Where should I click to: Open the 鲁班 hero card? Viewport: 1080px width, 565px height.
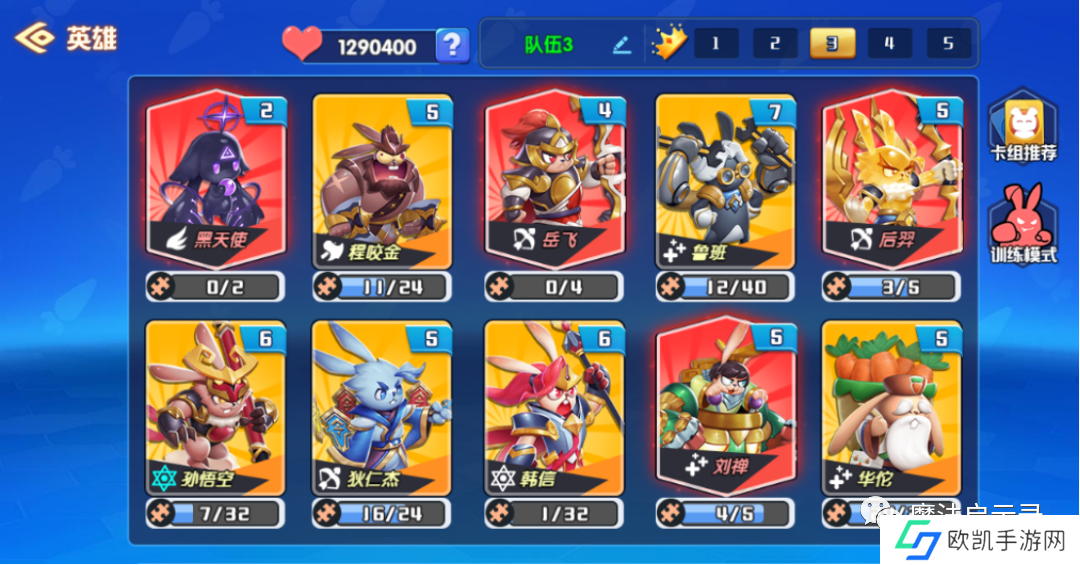725,180
